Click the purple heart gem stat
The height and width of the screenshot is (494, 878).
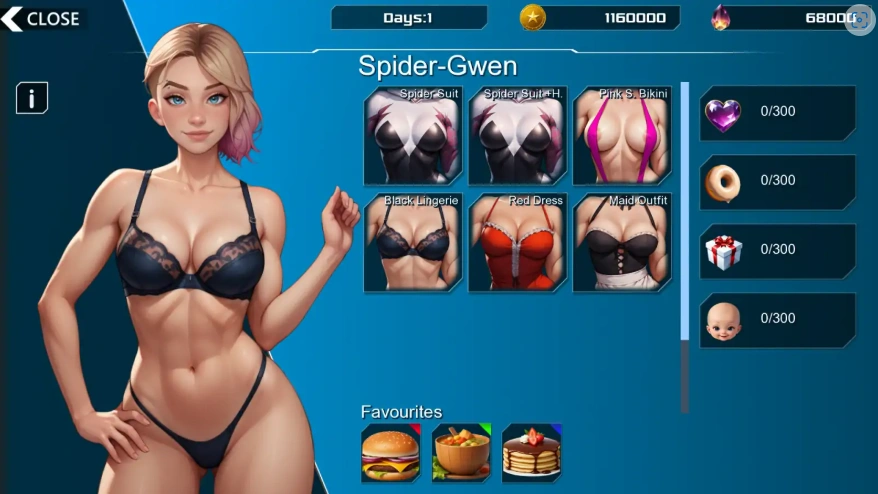click(777, 112)
